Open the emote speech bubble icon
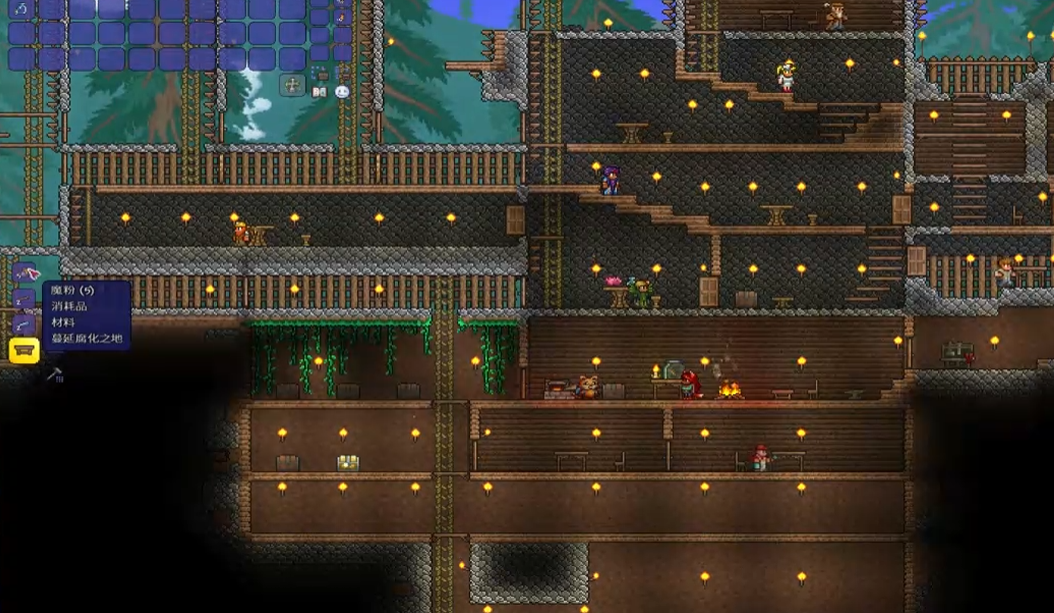Image resolution: width=1054 pixels, height=613 pixels. click(342, 92)
